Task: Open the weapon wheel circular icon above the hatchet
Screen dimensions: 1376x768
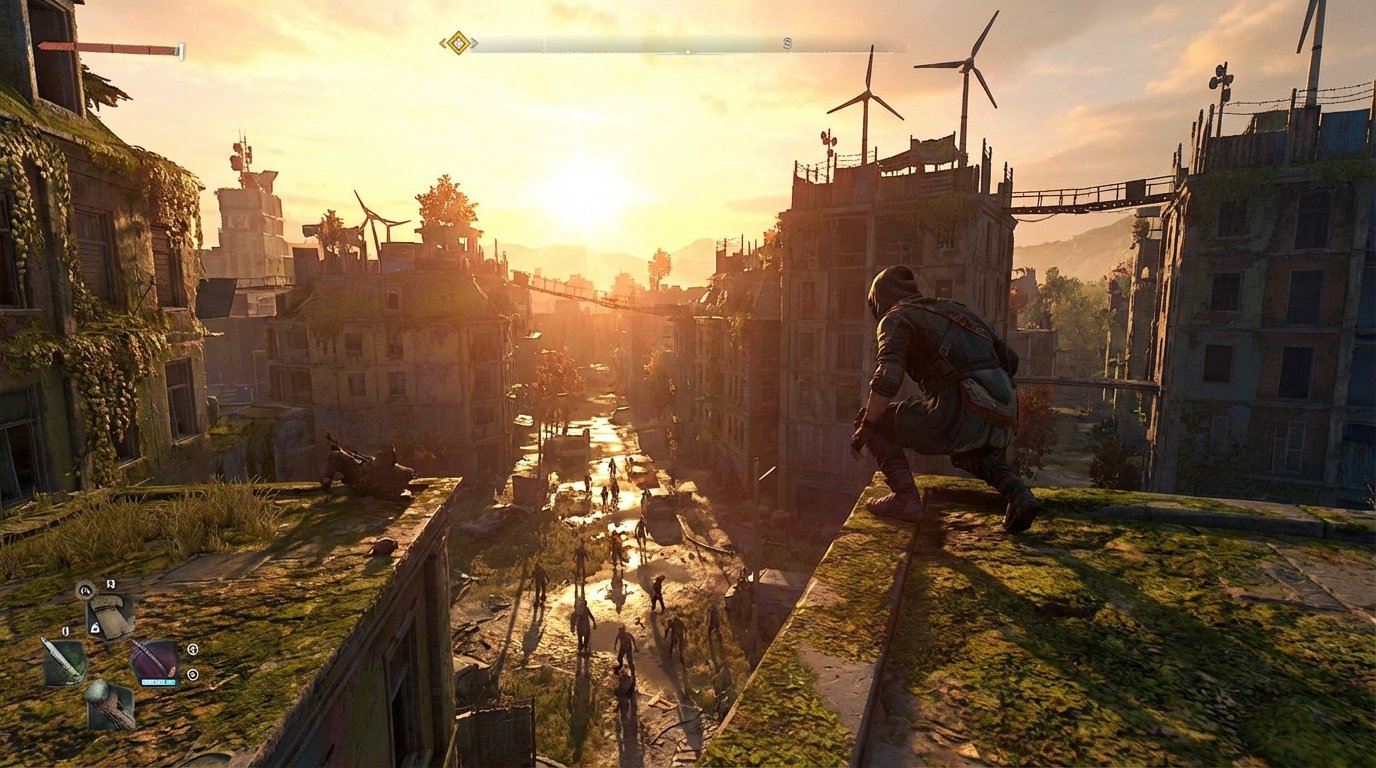Action: [x=85, y=590]
